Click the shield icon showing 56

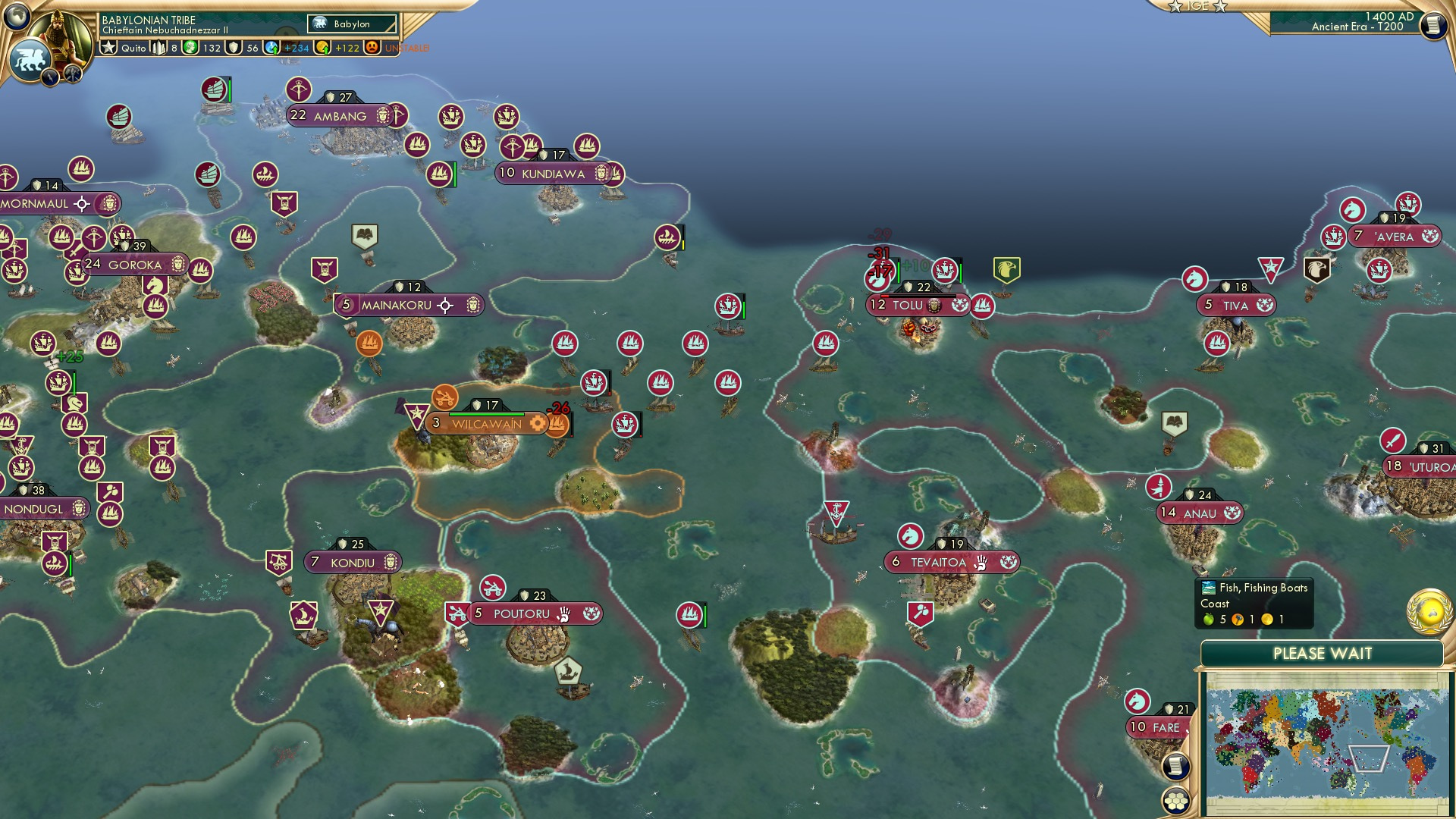click(x=232, y=47)
